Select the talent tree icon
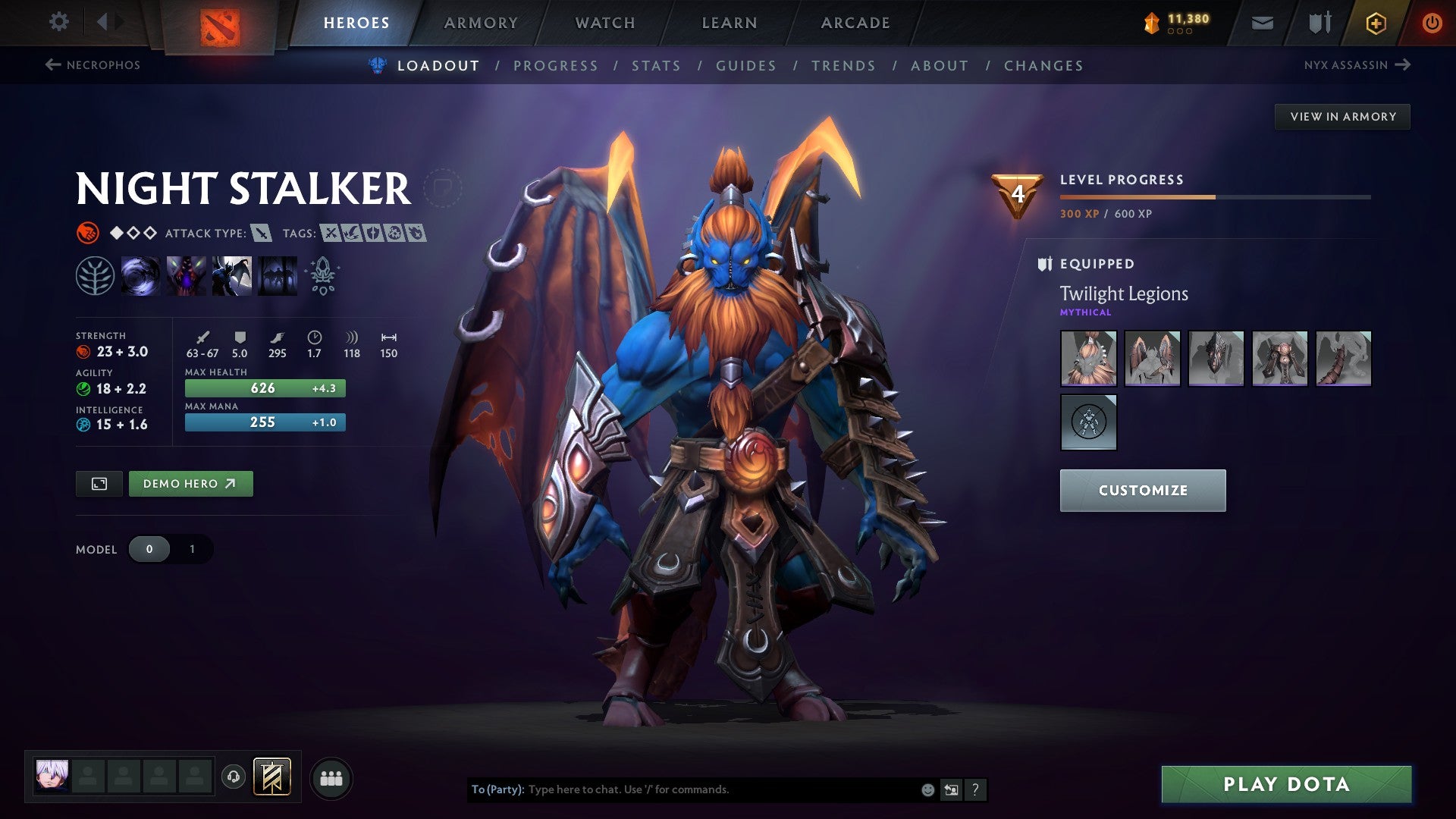The width and height of the screenshot is (1456, 819). point(96,277)
